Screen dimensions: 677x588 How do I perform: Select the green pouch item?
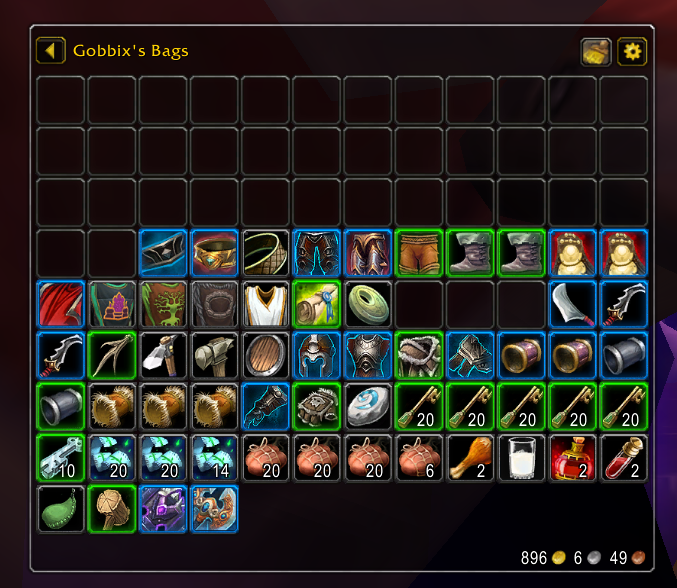(x=61, y=508)
